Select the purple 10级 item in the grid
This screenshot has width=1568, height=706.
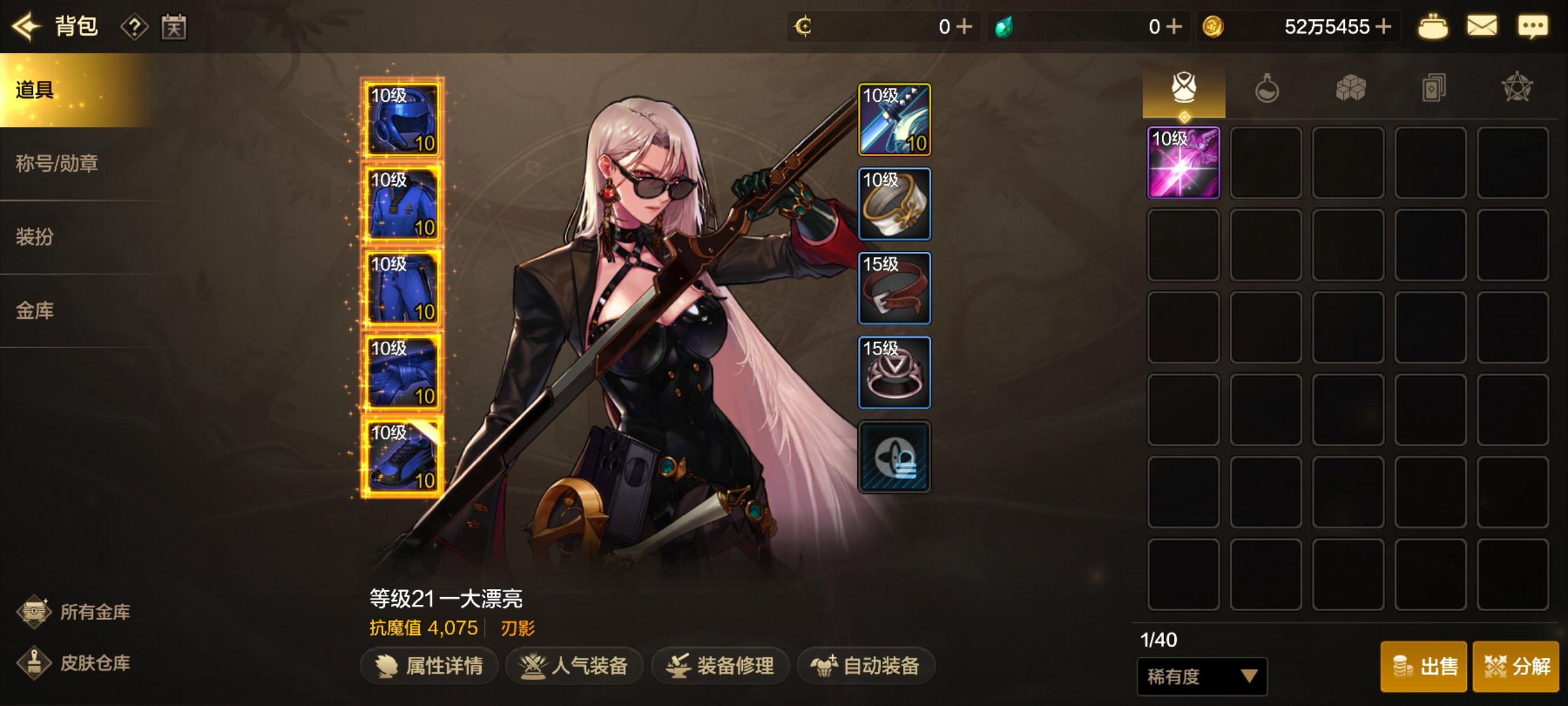coord(1184,163)
